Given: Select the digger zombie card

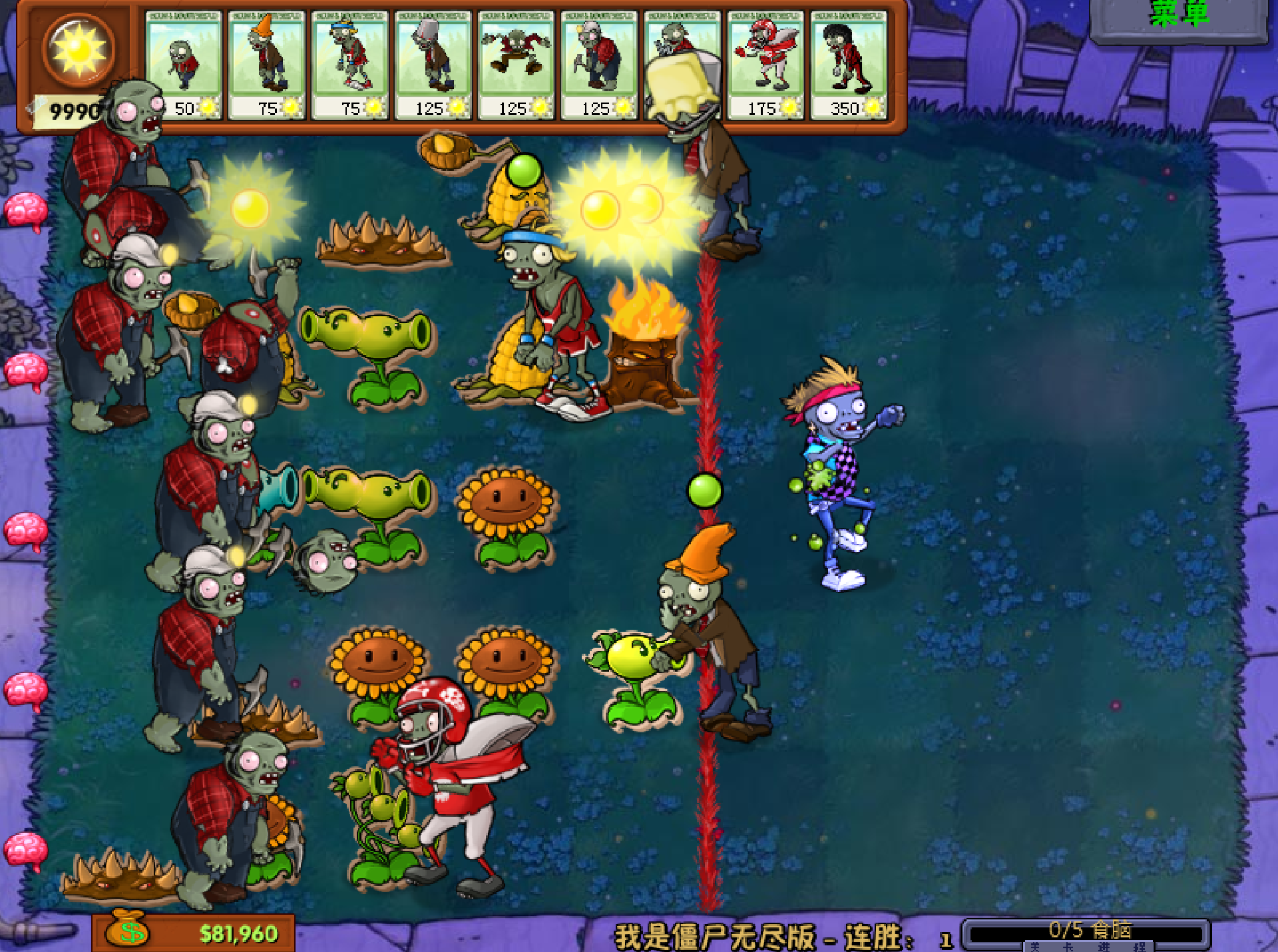Looking at the screenshot, I should 599,65.
